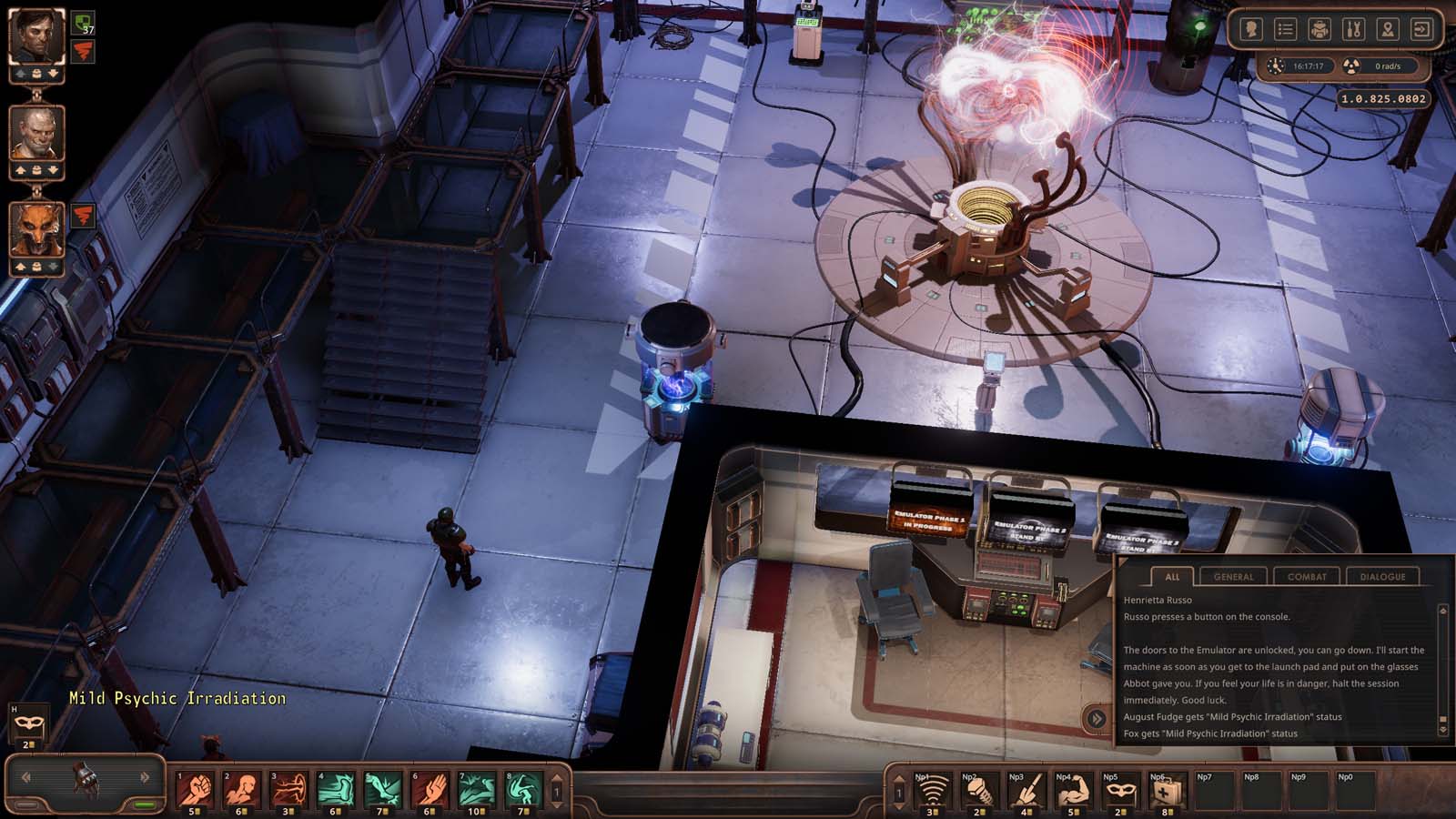Viewport: 1456px width, 819px height.
Task: Activate the fist punch ability
Action: (194, 790)
